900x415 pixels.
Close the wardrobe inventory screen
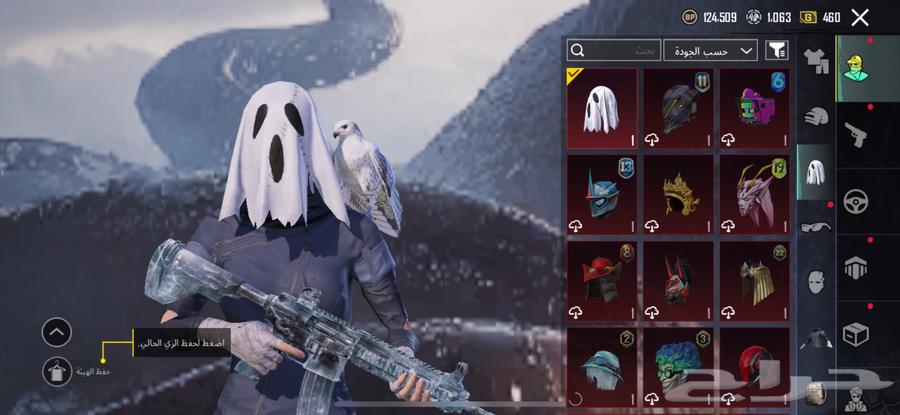(x=860, y=17)
